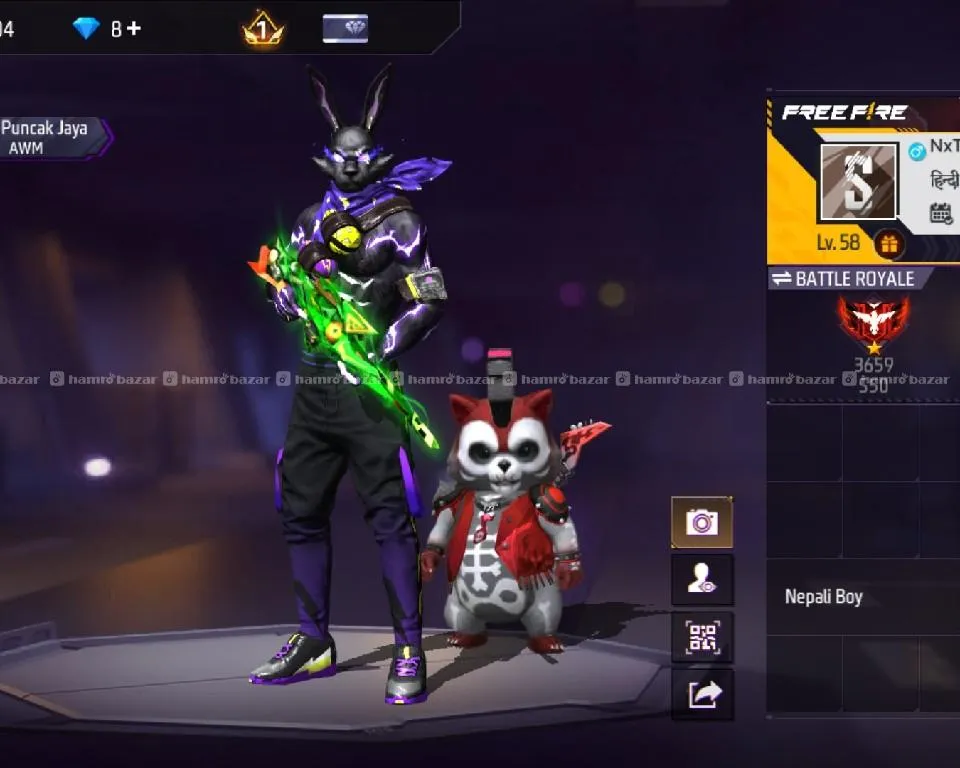Show the profile QR code
Viewport: 960px width, 768px height.
coord(701,637)
